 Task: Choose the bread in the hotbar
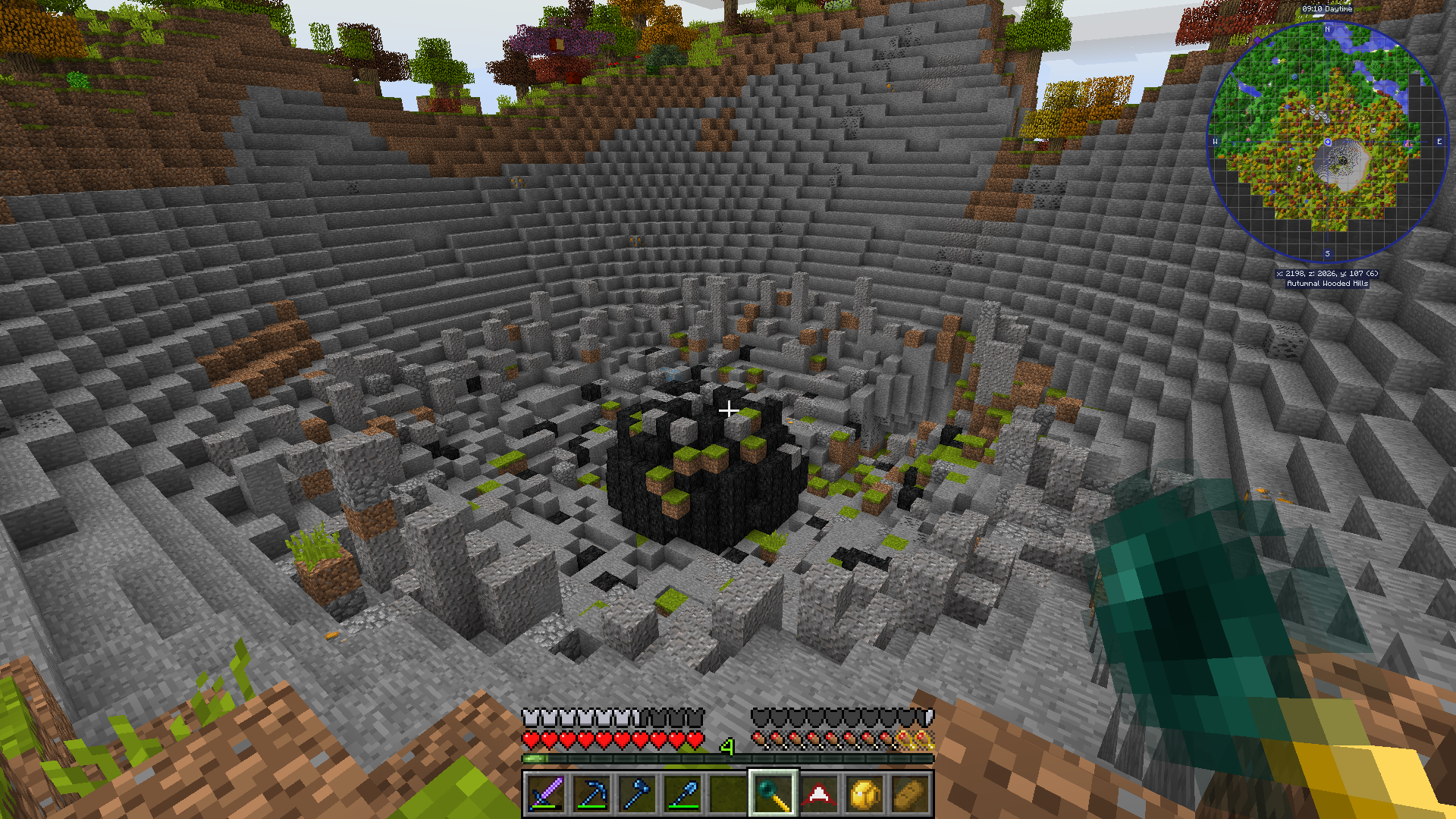coord(910,794)
